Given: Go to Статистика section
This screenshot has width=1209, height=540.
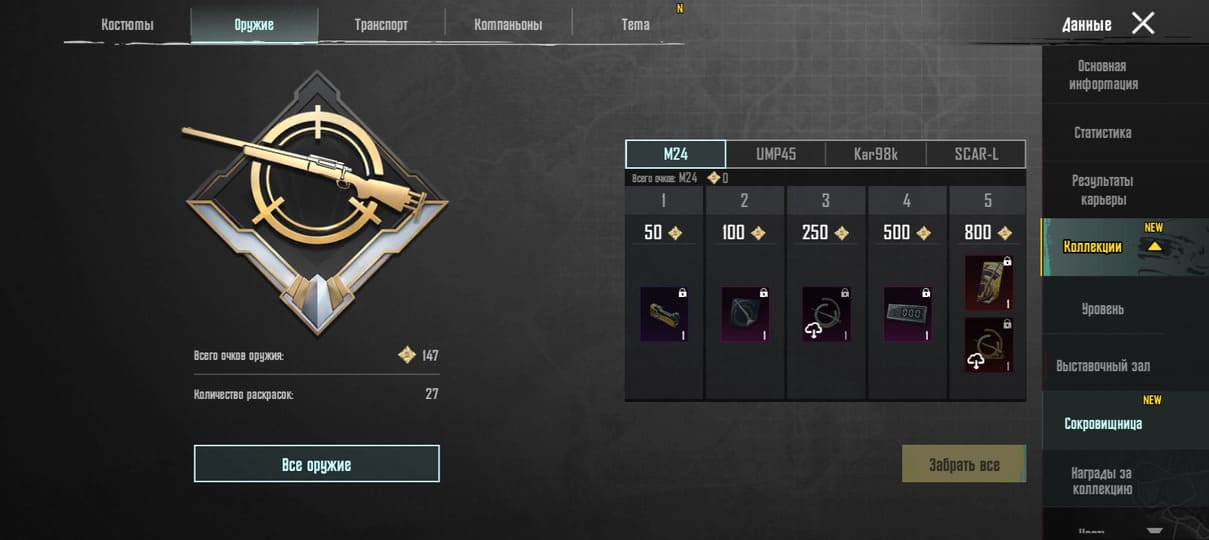Looking at the screenshot, I should tap(1103, 132).
